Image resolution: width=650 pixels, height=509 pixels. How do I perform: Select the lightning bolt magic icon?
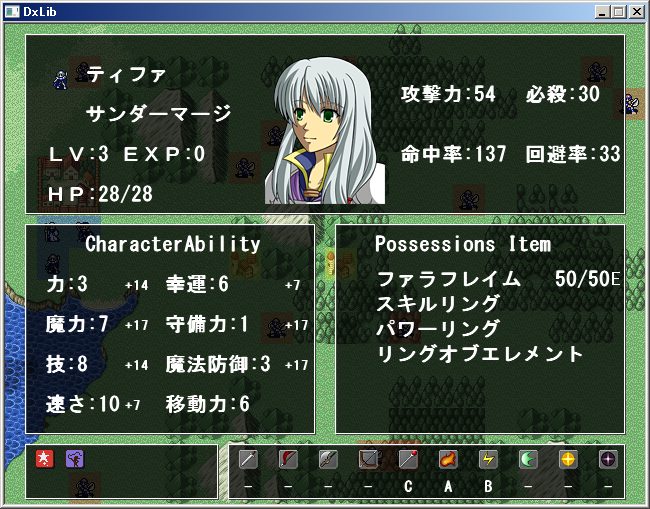point(488,459)
